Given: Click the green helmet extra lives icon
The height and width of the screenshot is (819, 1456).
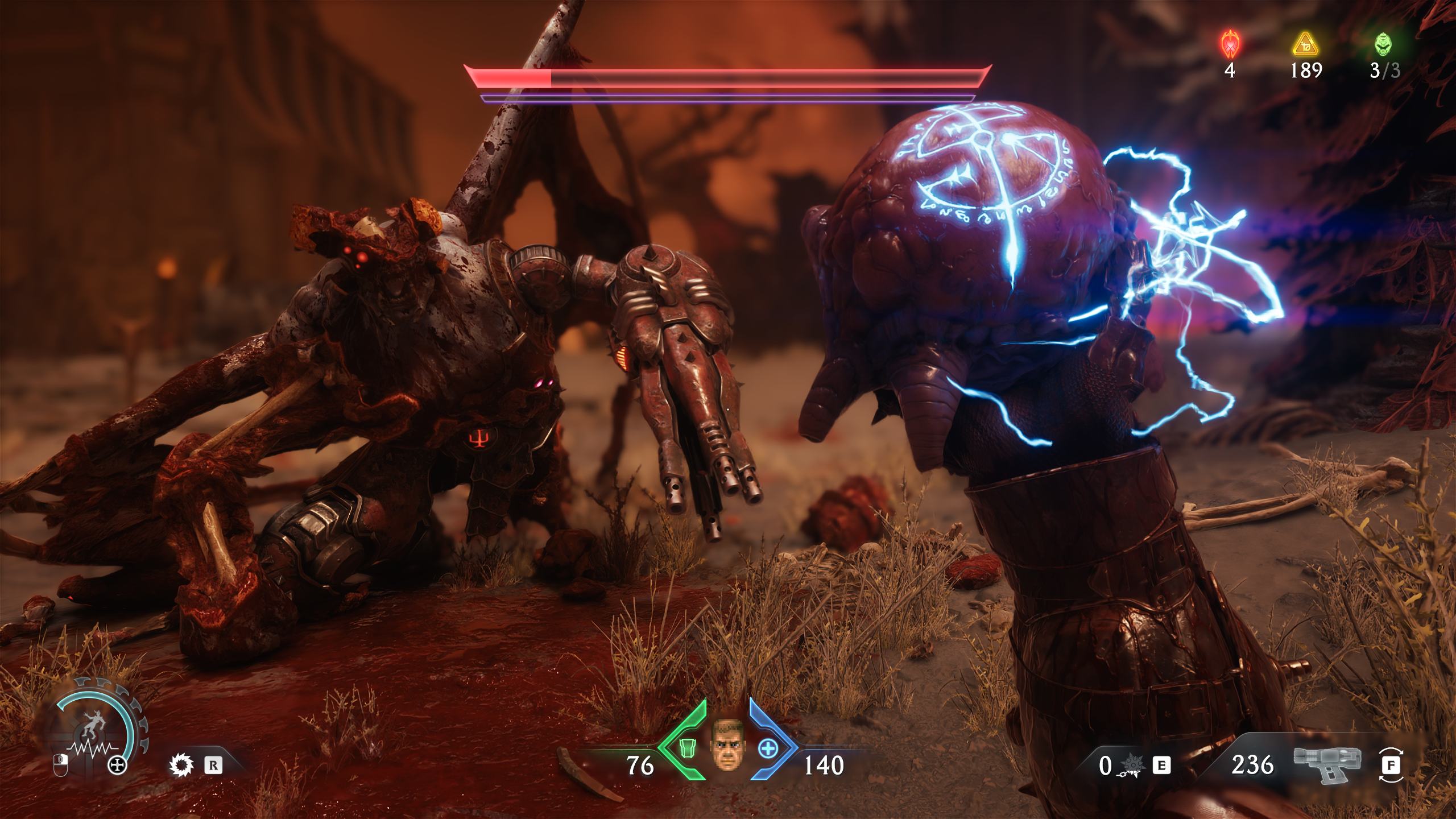Looking at the screenshot, I should click(x=1384, y=44).
